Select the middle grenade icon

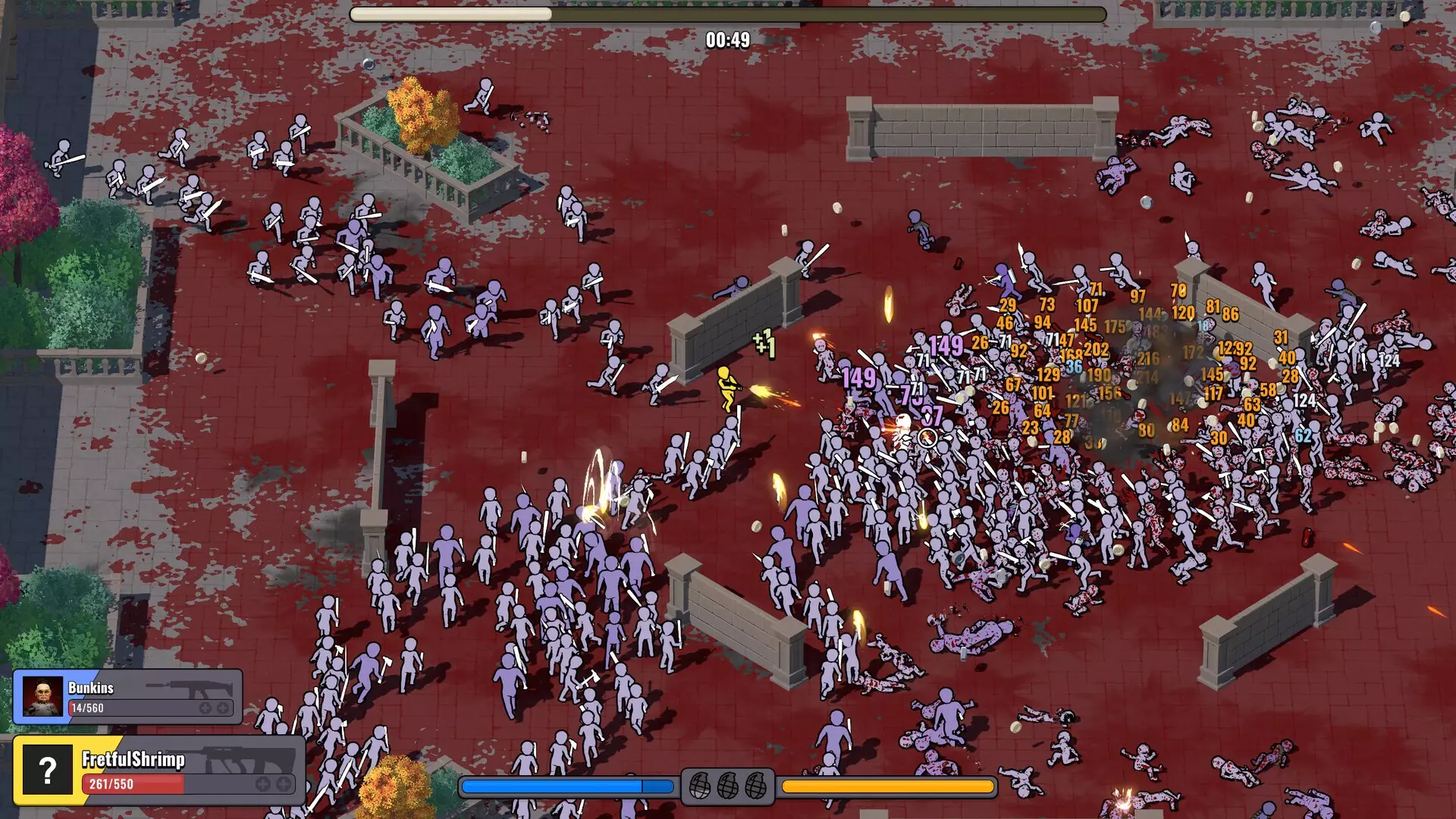(x=727, y=786)
